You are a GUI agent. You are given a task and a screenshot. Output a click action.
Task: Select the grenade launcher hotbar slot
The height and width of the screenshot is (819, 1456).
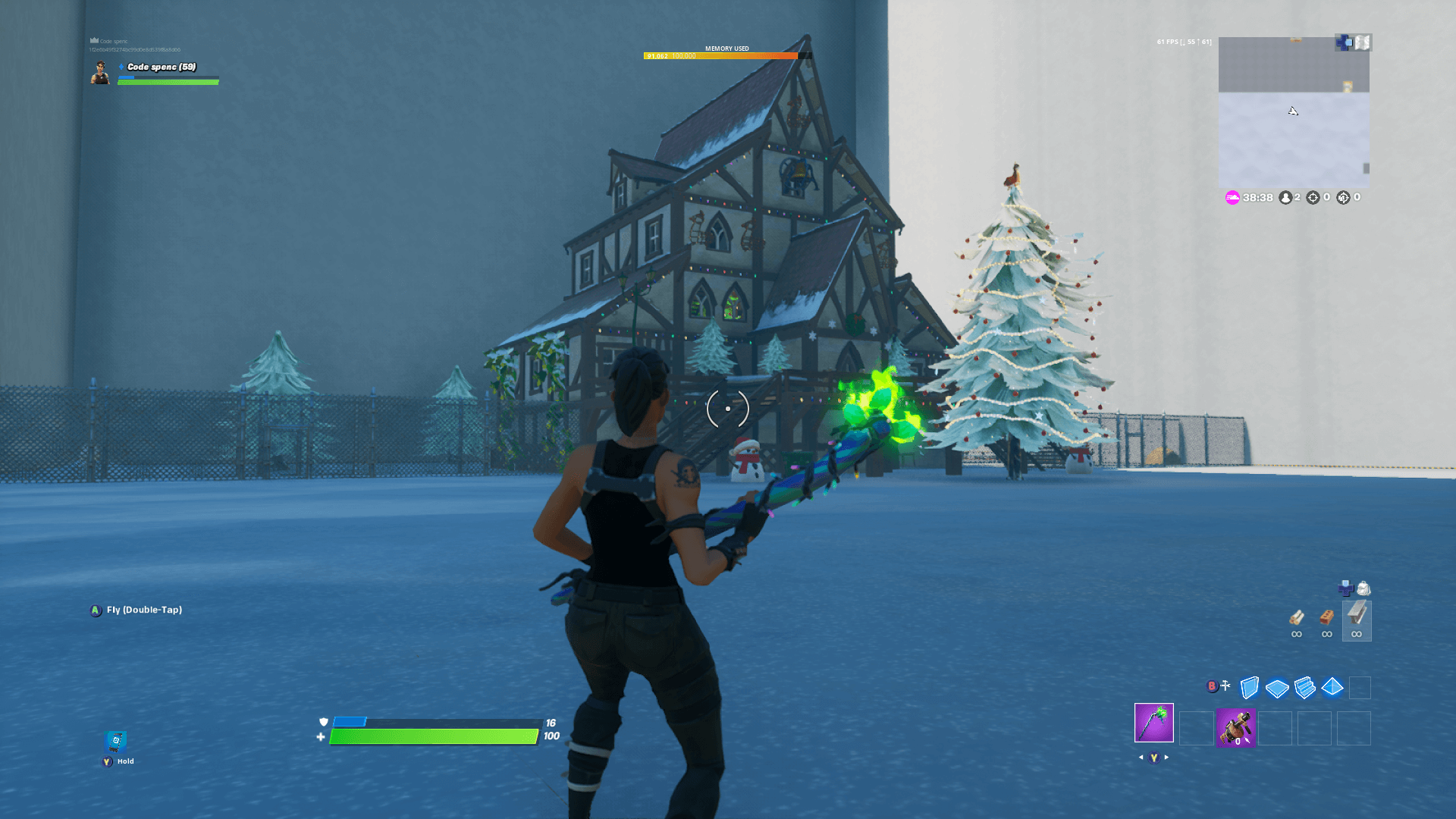(1236, 728)
